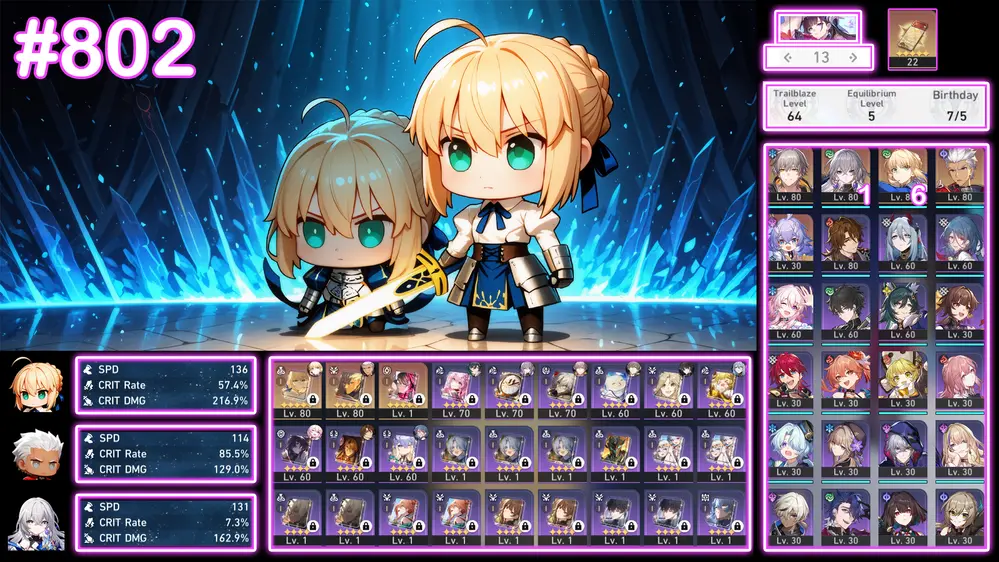Image resolution: width=999 pixels, height=562 pixels.
Task: Pick the silver-haired chibi portrait at the bottom
Action: pyautogui.click(x=37, y=523)
